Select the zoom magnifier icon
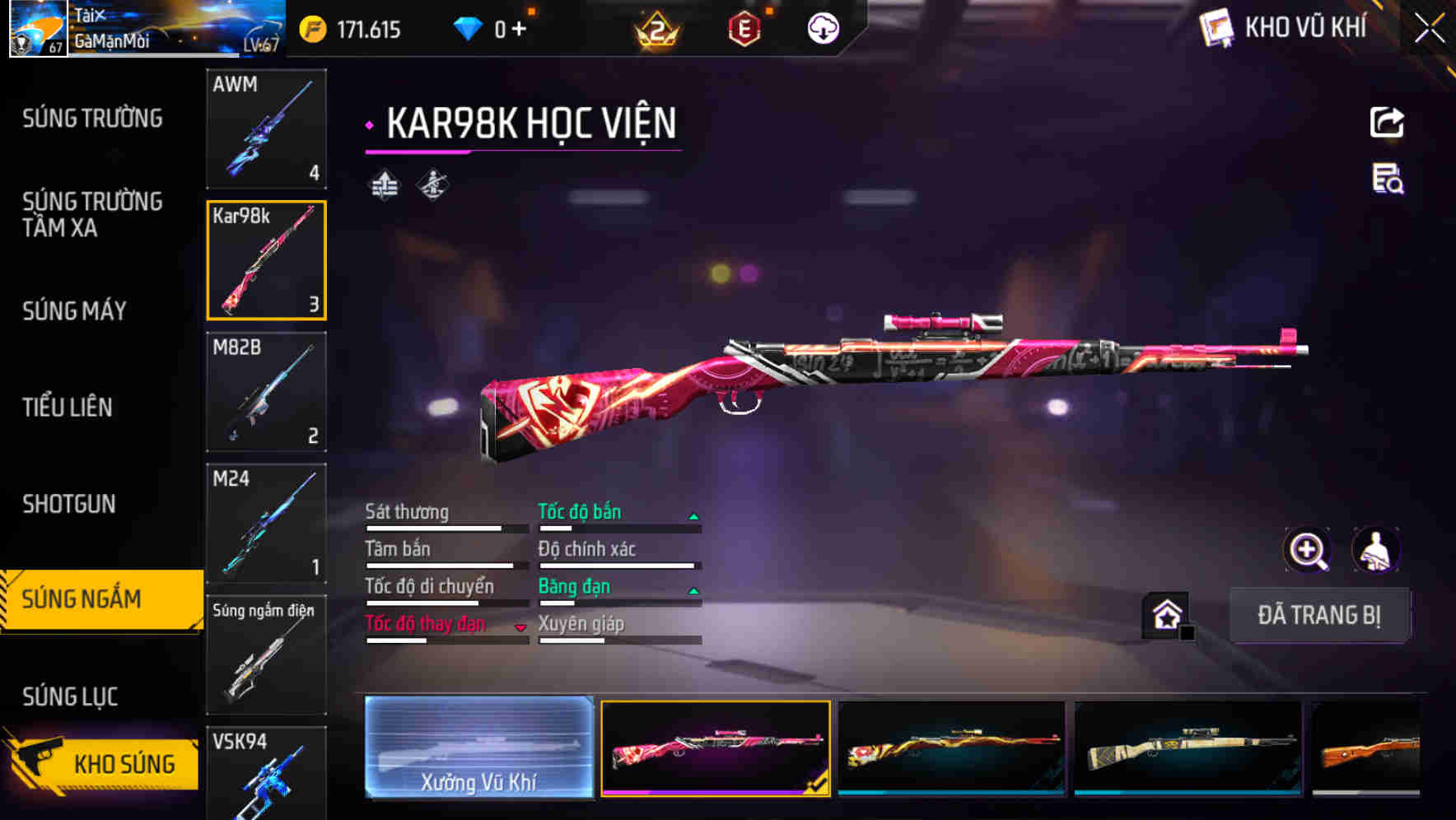This screenshot has height=820, width=1456. (x=1306, y=549)
